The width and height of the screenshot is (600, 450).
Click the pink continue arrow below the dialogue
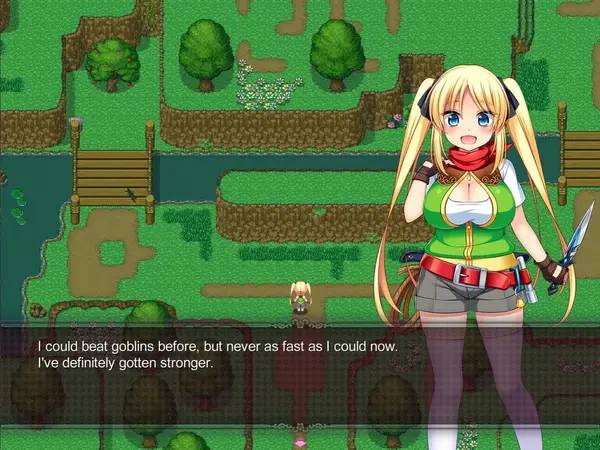point(299,440)
